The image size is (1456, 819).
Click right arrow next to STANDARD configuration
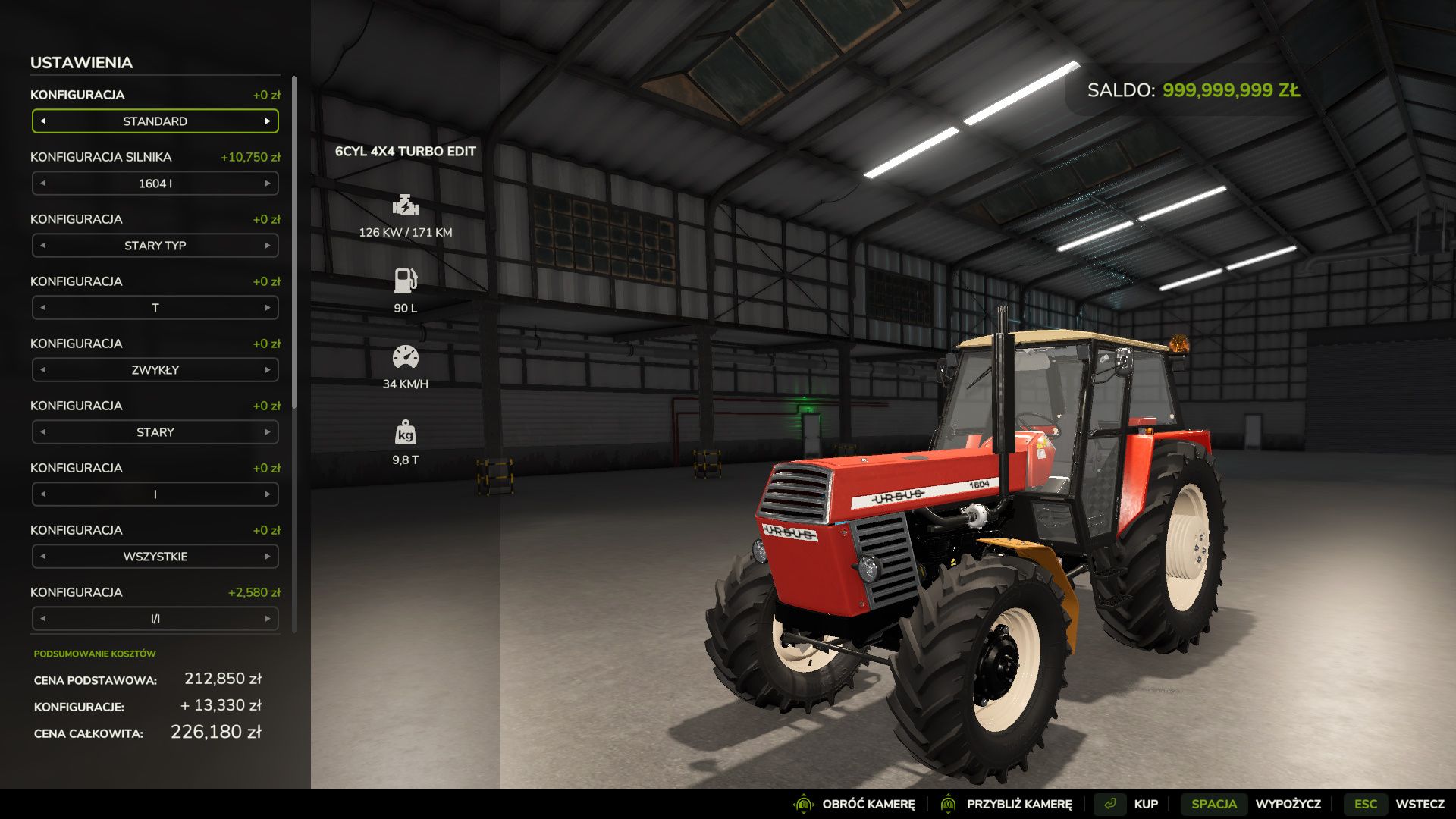(x=268, y=121)
